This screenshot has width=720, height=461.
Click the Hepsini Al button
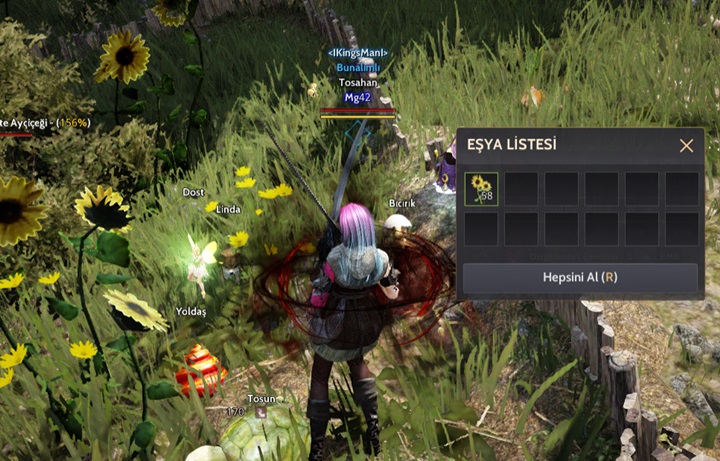[580, 277]
